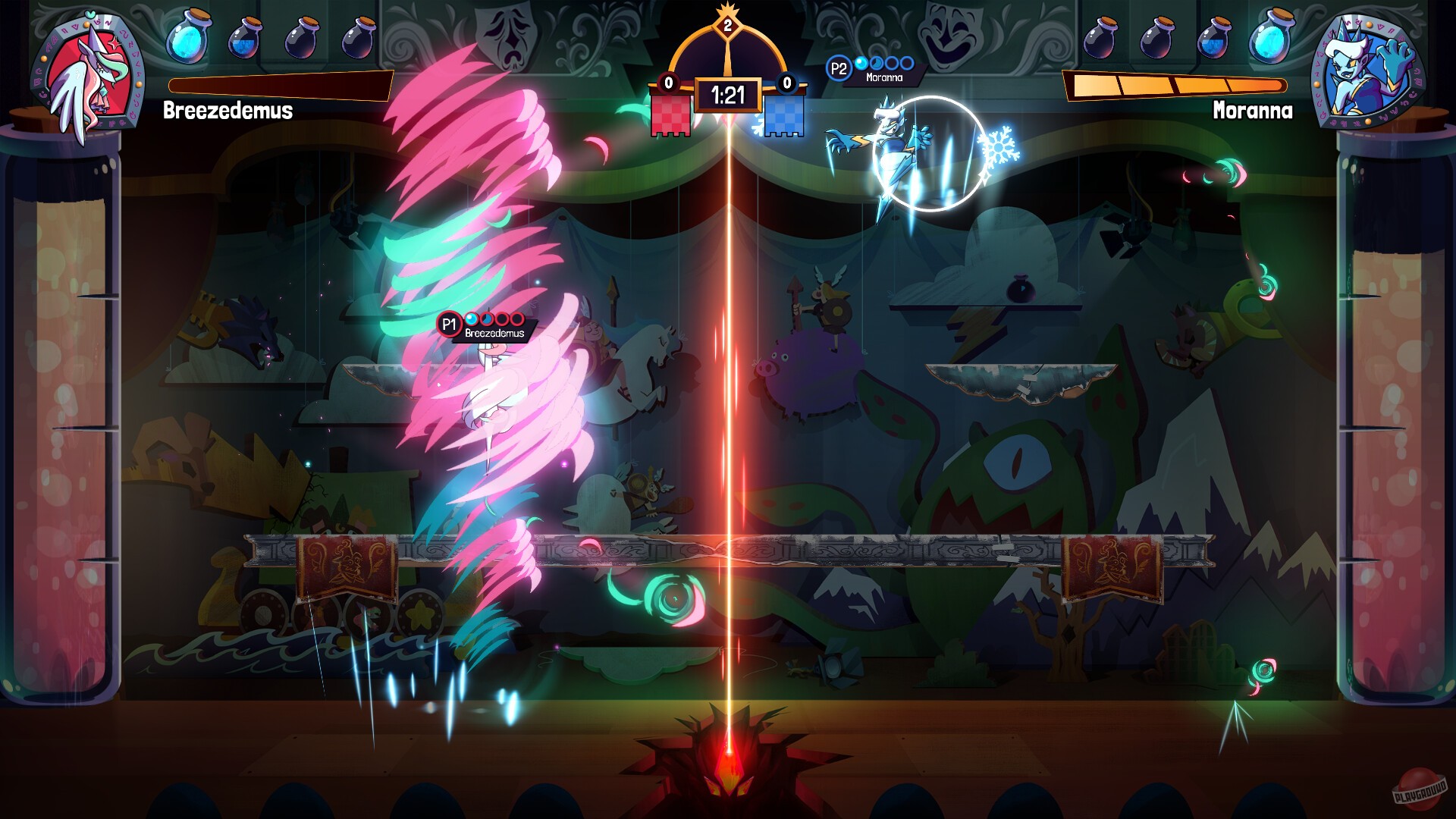
Task: Click the match timer showing 1:21
Action: [x=730, y=96]
